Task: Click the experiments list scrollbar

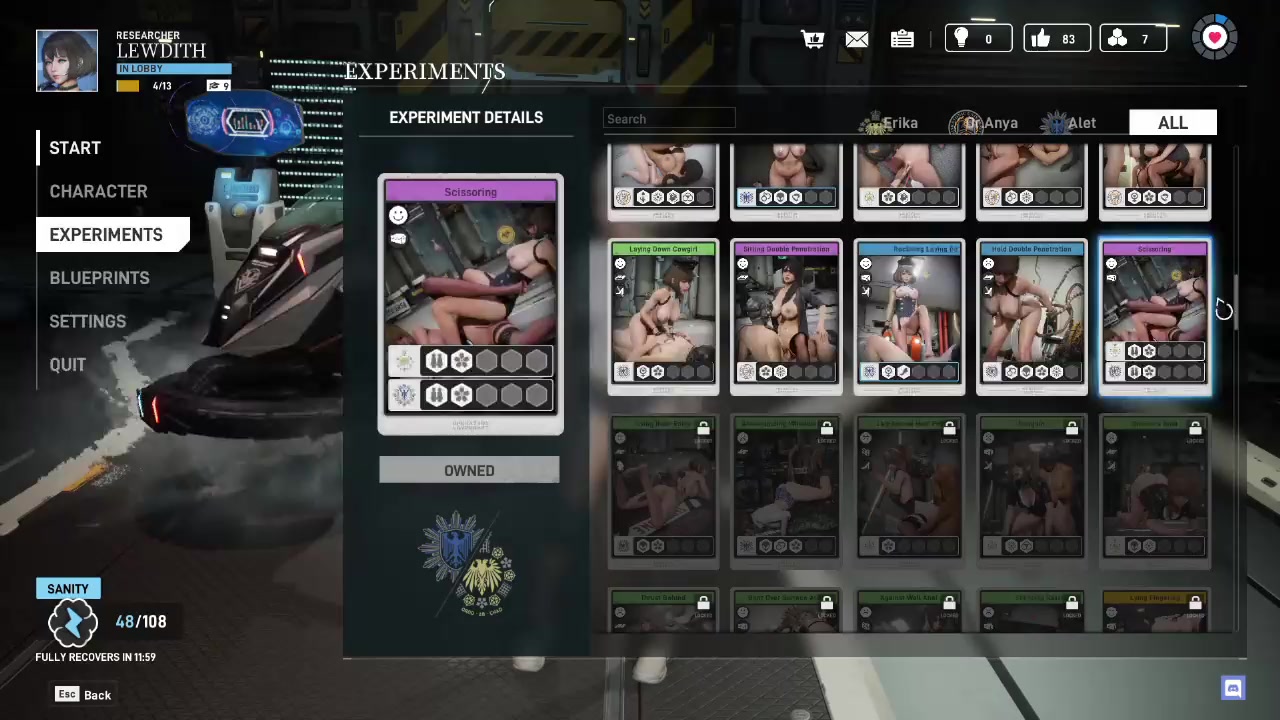Action: [1237, 300]
